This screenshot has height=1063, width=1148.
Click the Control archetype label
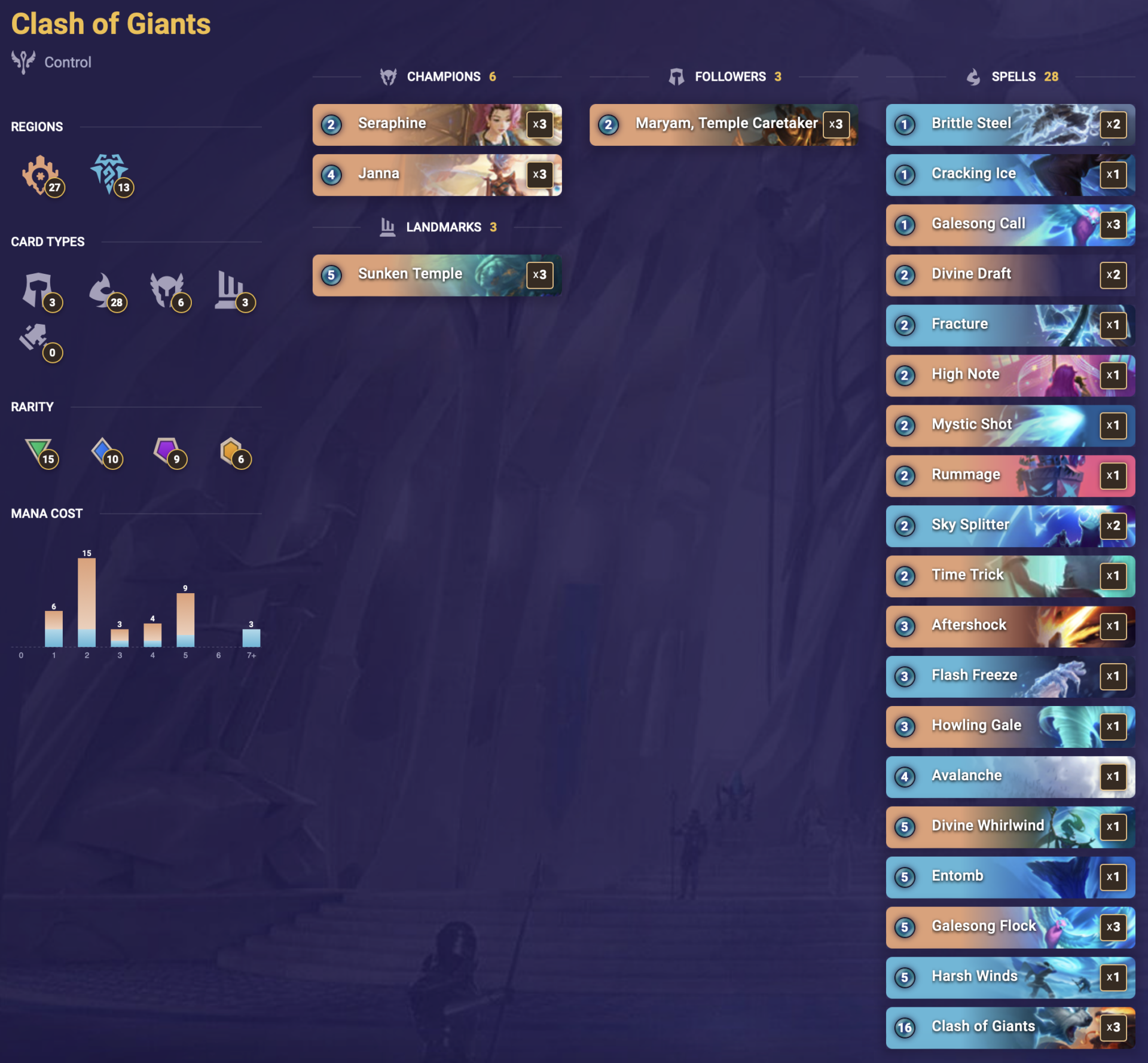pyautogui.click(x=68, y=62)
